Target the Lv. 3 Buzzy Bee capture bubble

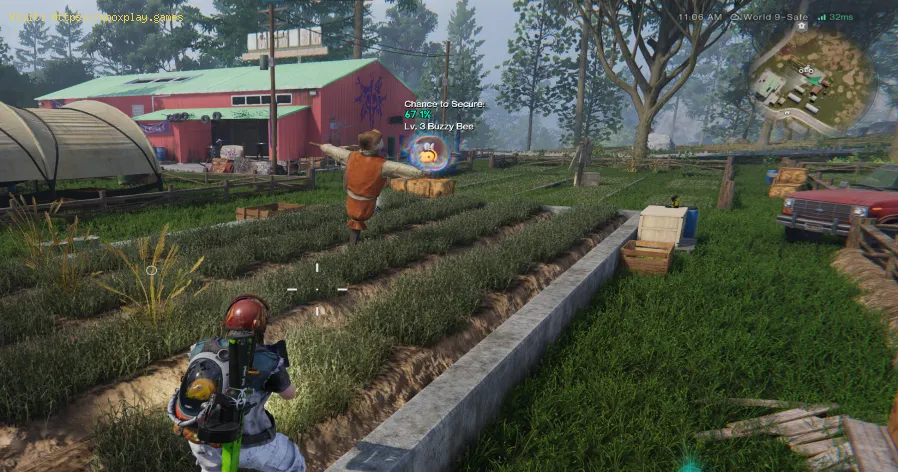coord(429,152)
